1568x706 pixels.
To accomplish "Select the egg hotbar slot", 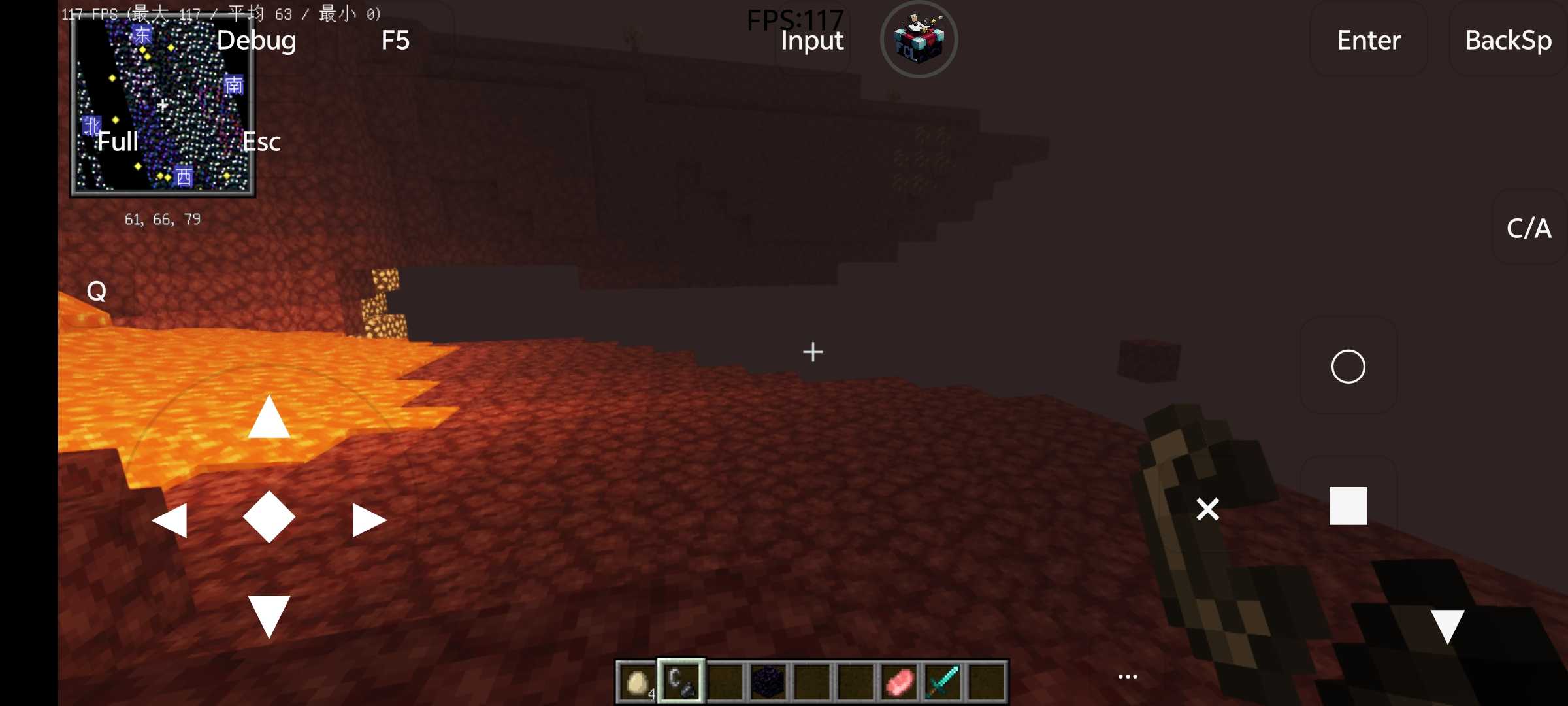I will coord(637,682).
